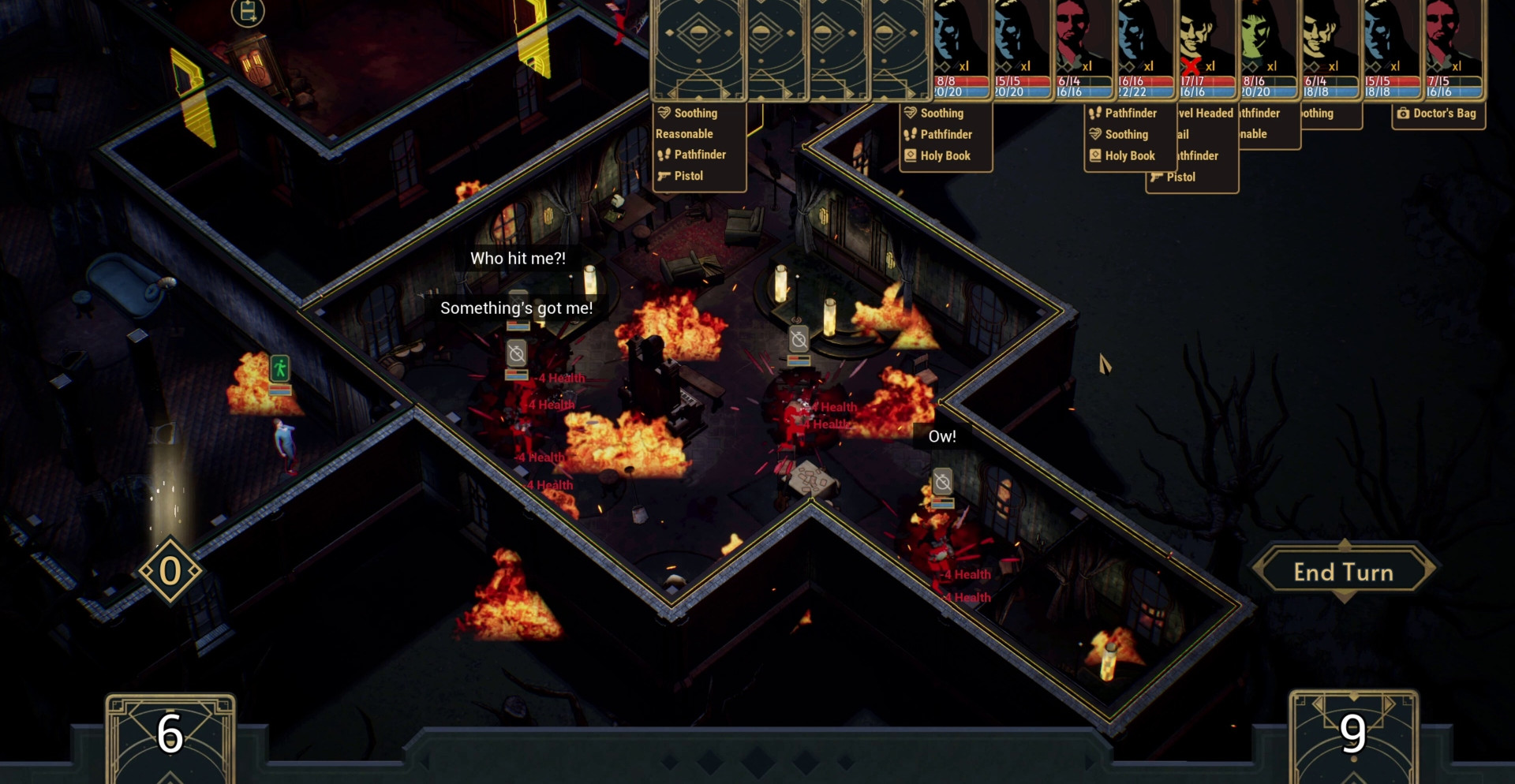Click the green running-figure status icon

(280, 368)
